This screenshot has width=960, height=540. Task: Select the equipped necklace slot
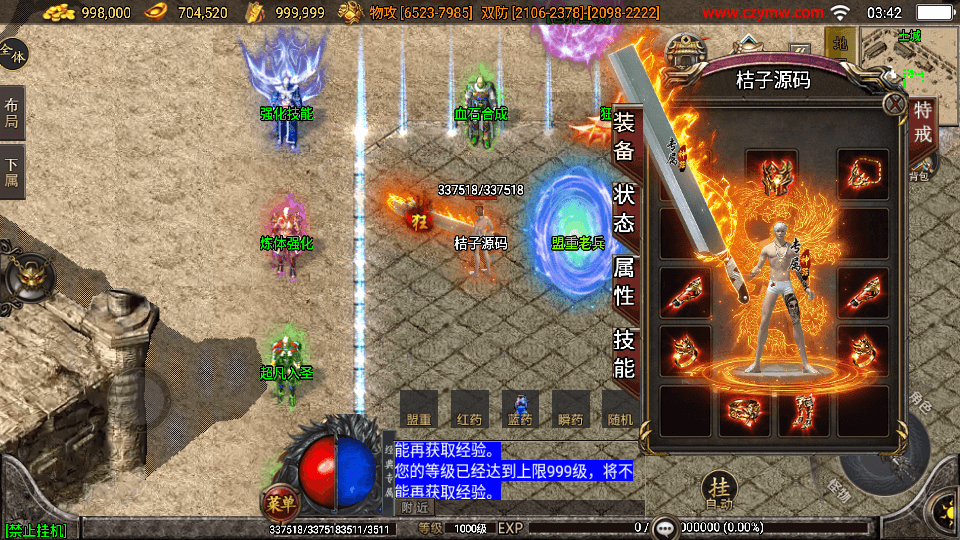[x=862, y=176]
